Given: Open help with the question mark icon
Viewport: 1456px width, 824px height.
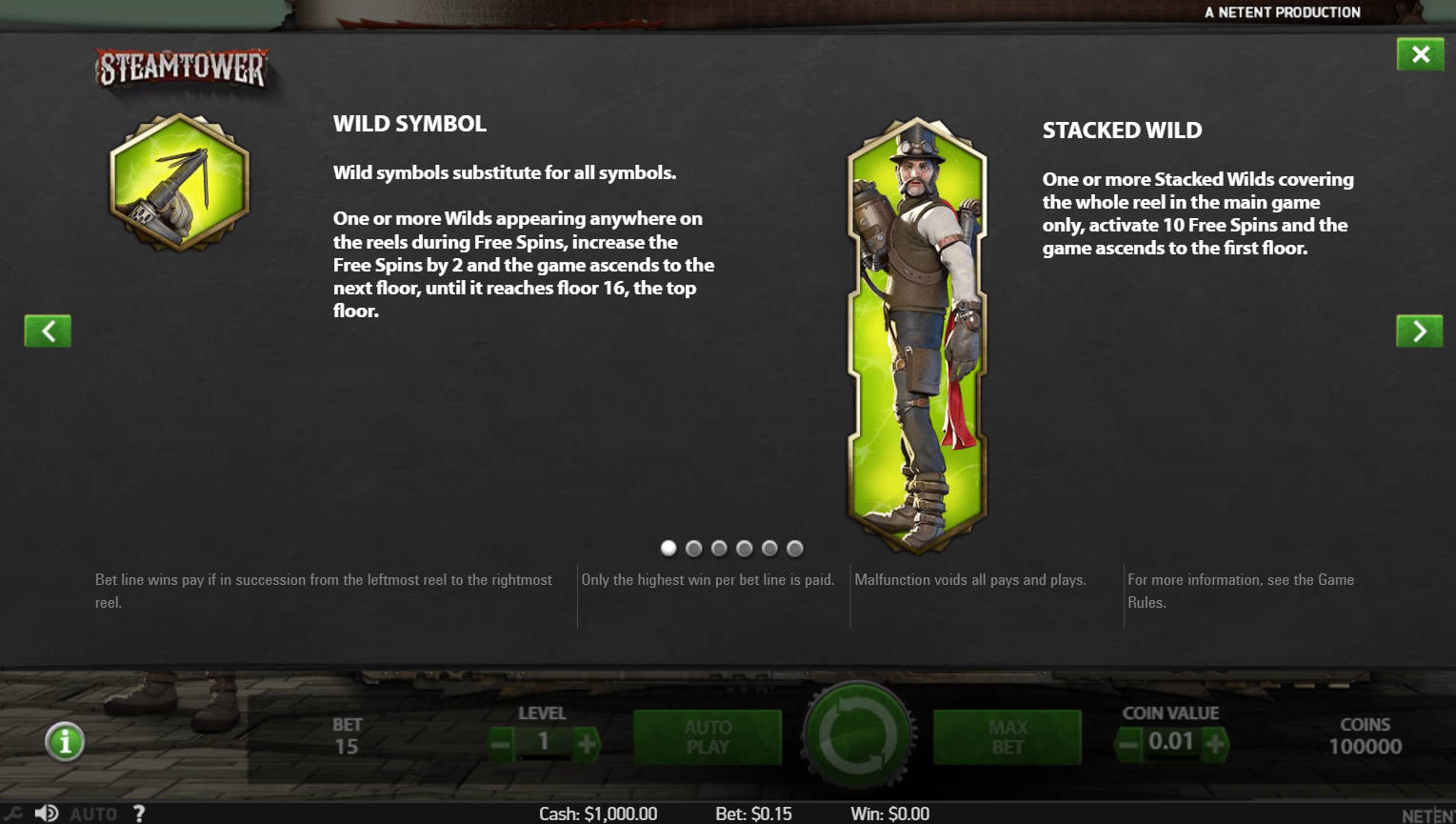Looking at the screenshot, I should tap(139, 814).
